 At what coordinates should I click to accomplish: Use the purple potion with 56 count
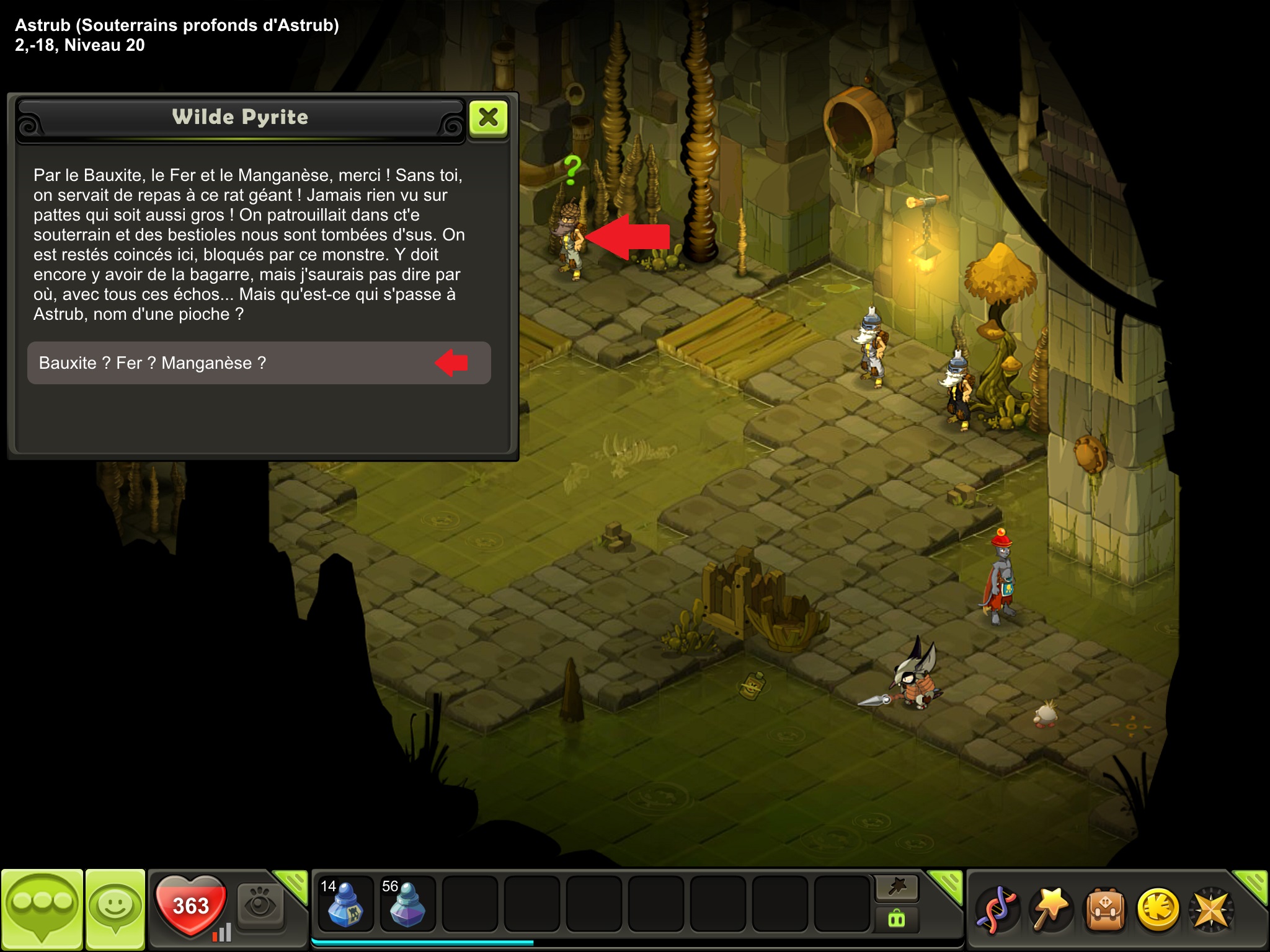pyautogui.click(x=407, y=903)
